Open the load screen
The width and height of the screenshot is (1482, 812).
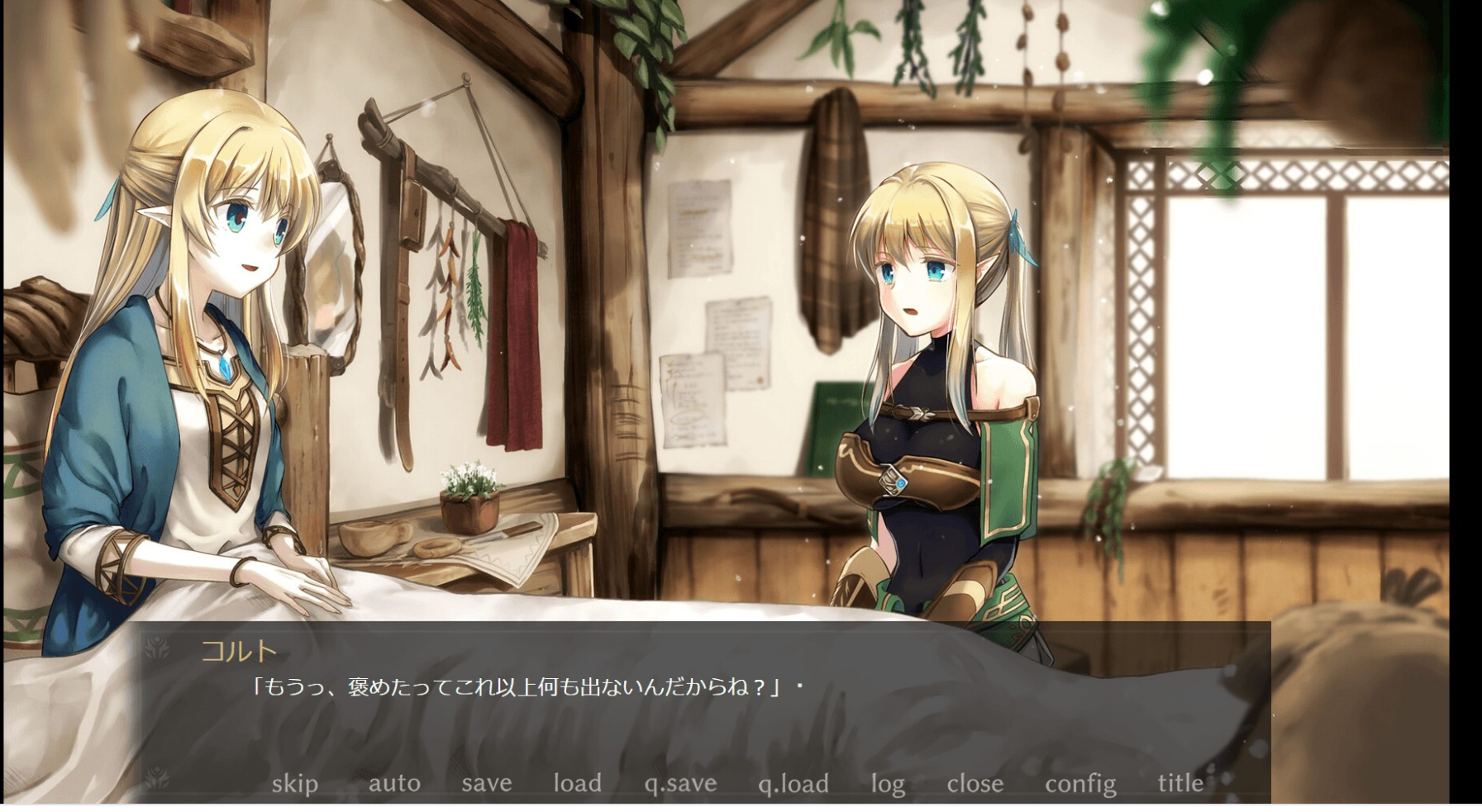point(577,783)
